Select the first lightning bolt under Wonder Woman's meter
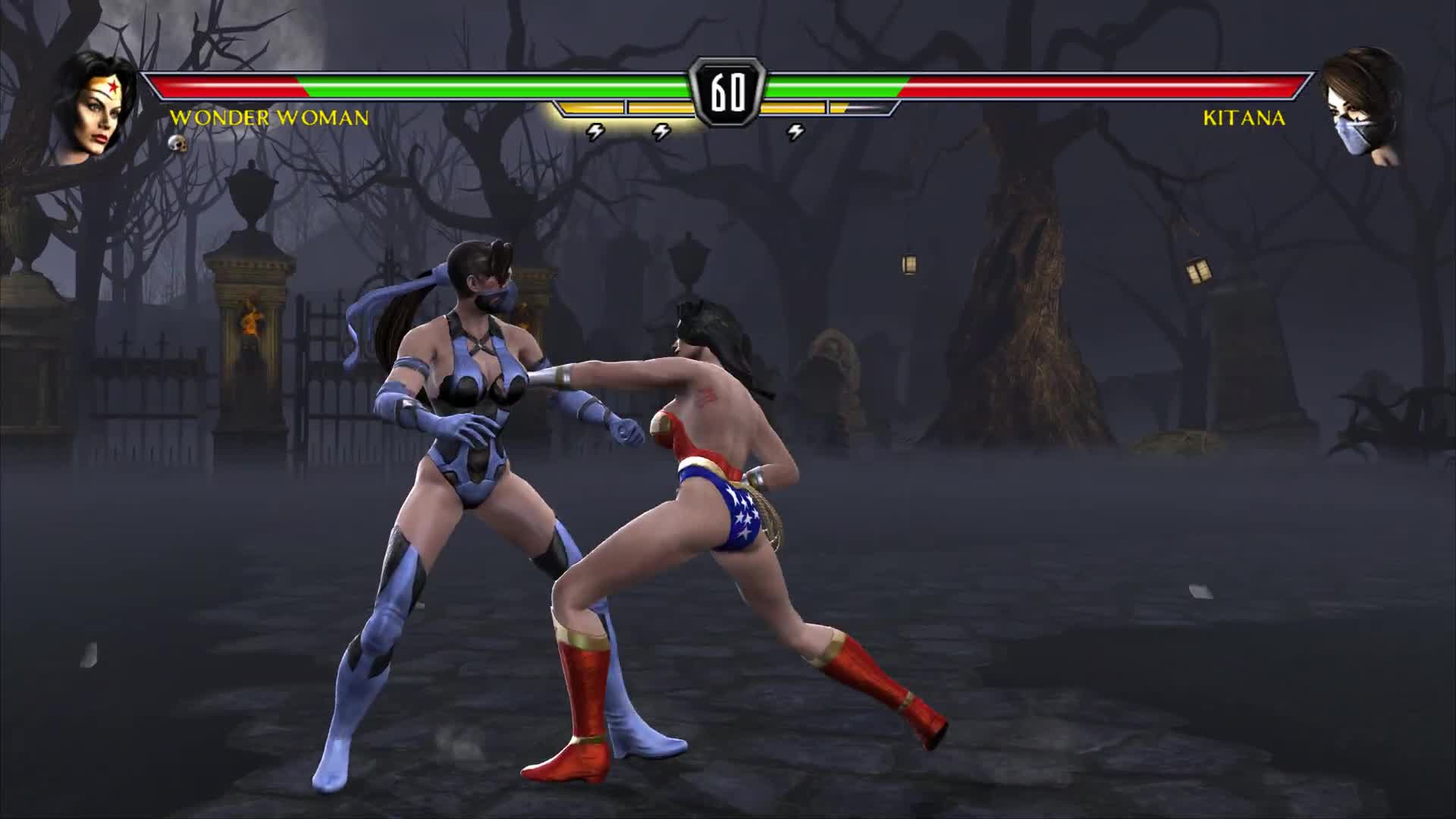The height and width of the screenshot is (819, 1456). click(596, 130)
